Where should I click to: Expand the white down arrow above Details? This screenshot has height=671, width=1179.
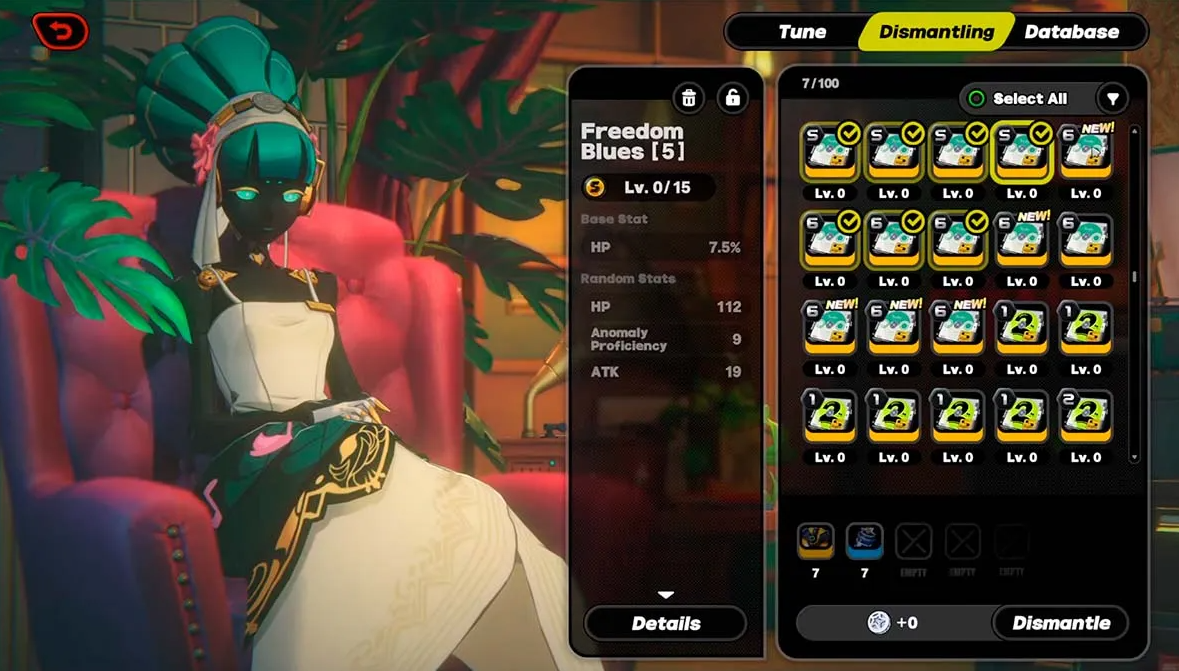[x=666, y=595]
